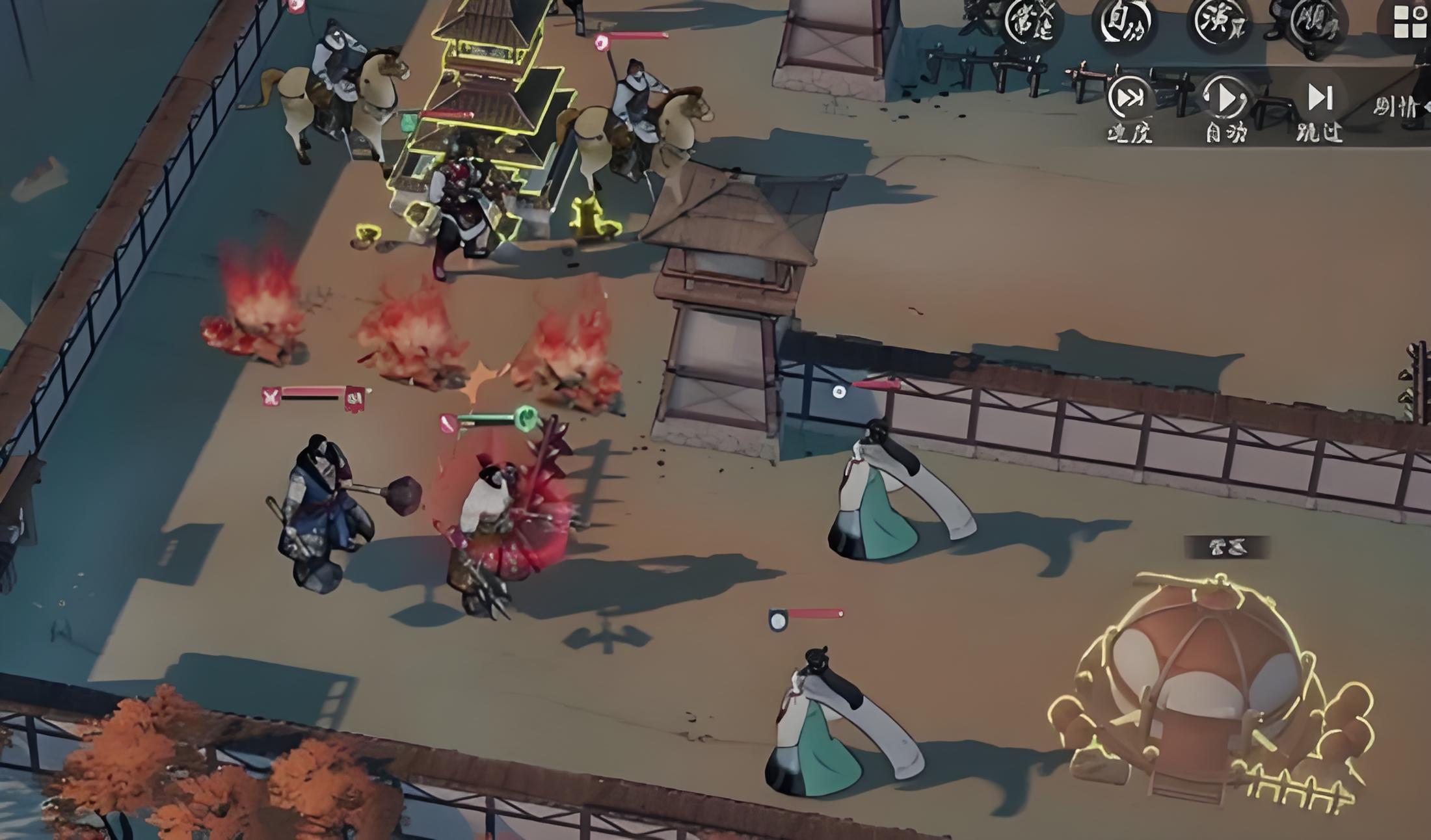Enable auto-battle with the 自动 play button
Image resolution: width=1431 pixels, height=840 pixels.
coord(1224,99)
